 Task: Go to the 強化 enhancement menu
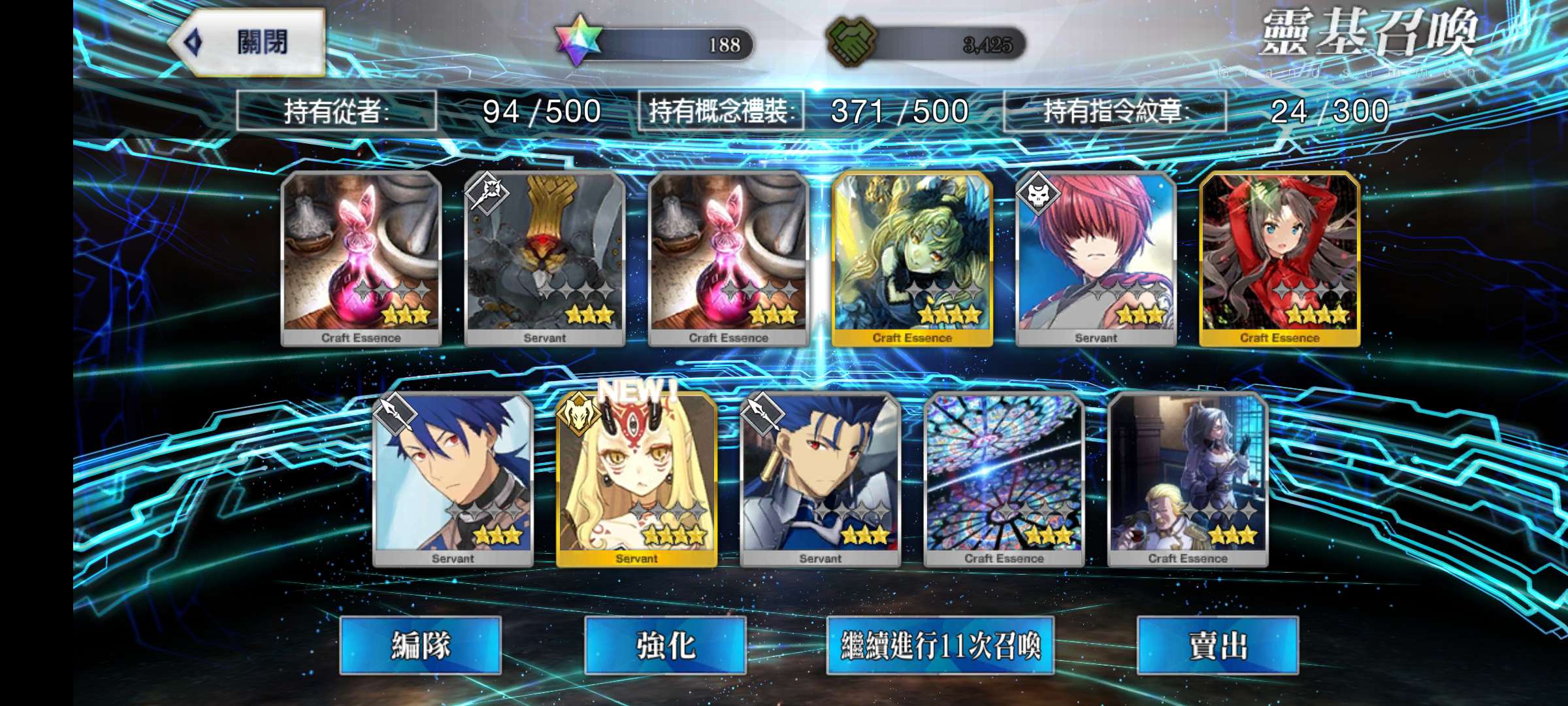[665, 645]
